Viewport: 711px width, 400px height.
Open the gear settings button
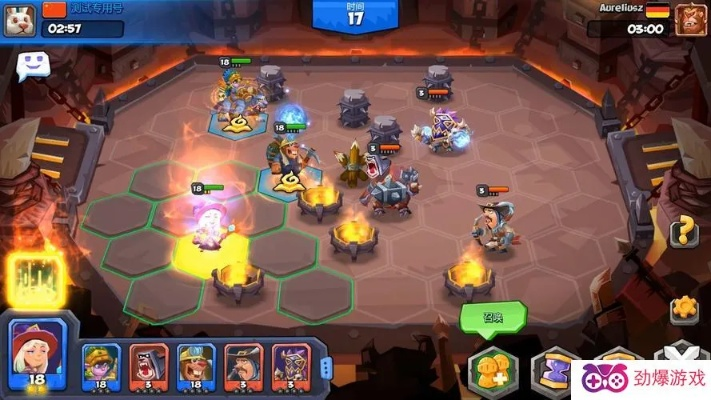point(684,308)
